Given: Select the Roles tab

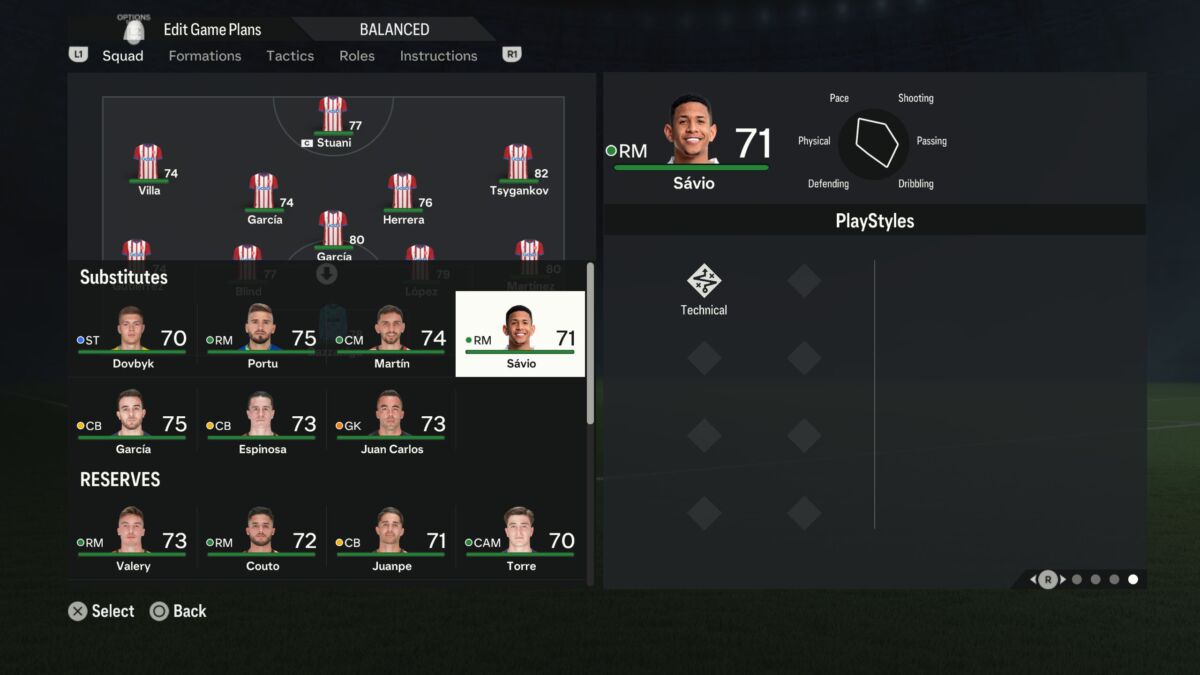Looking at the screenshot, I should tap(357, 56).
